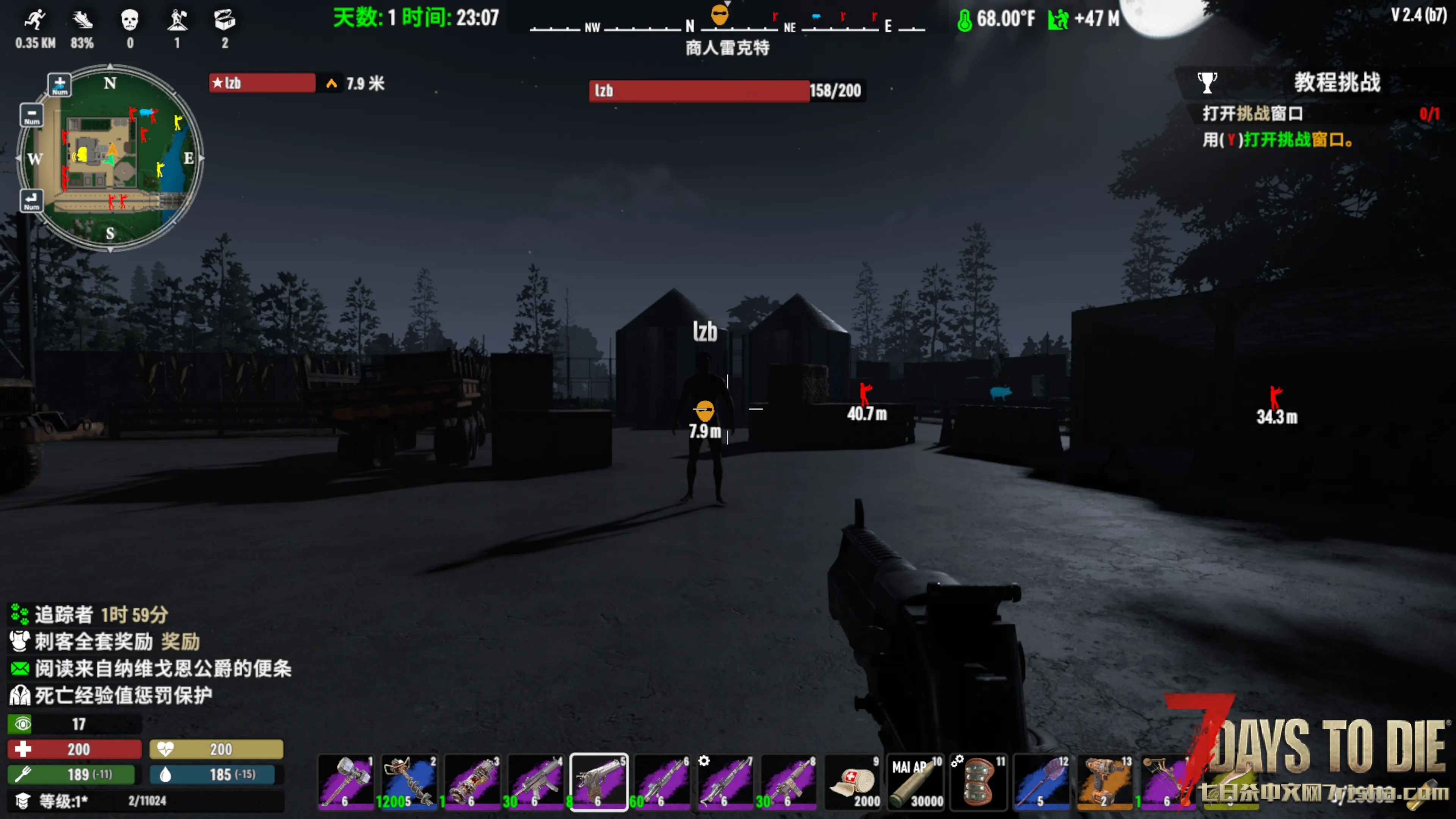The height and width of the screenshot is (819, 1456).
Task: Select the orange power tool hotbar slot
Action: pos(1106,782)
